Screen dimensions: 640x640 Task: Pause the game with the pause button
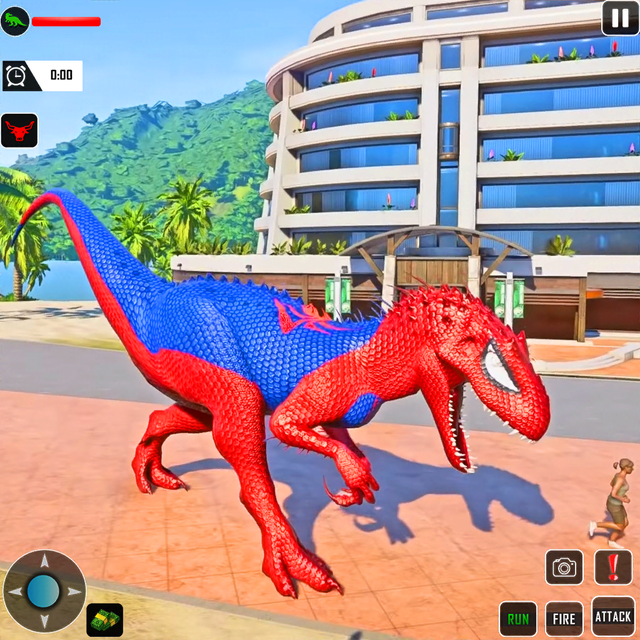617,17
